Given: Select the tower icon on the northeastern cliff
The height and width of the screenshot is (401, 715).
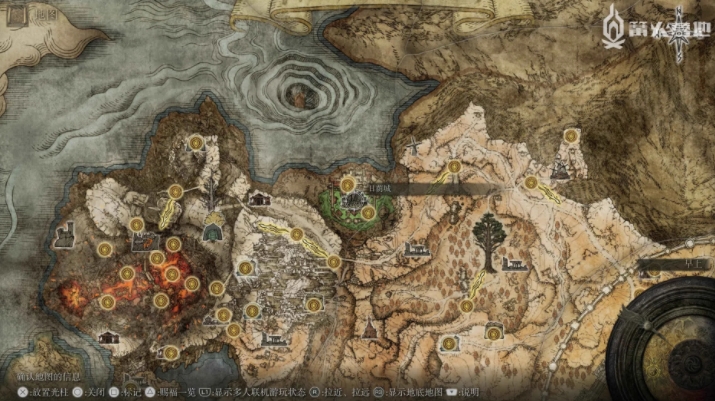Looking at the screenshot, I should pyautogui.click(x=558, y=171).
